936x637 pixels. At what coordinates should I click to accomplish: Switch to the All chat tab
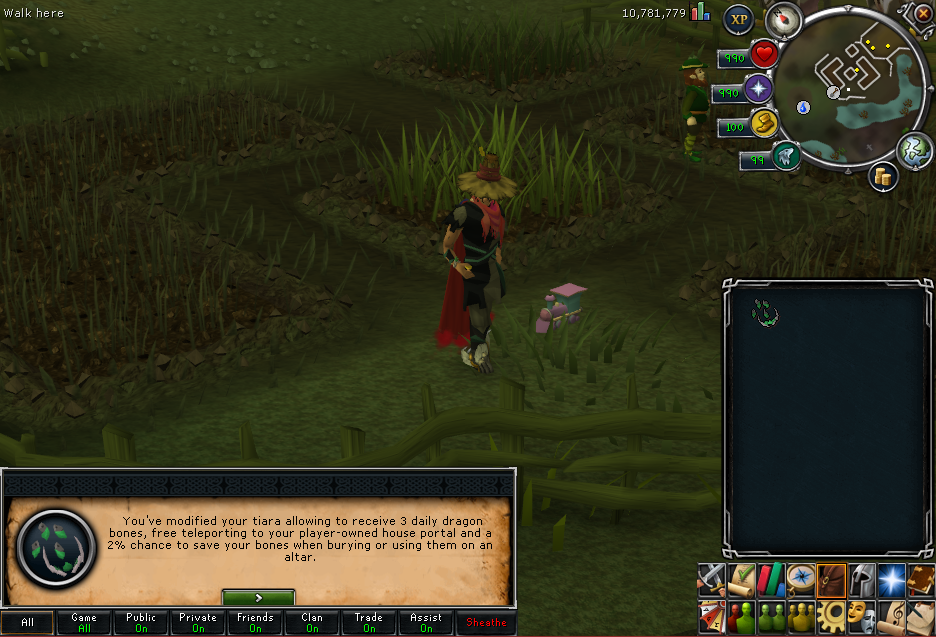27,622
